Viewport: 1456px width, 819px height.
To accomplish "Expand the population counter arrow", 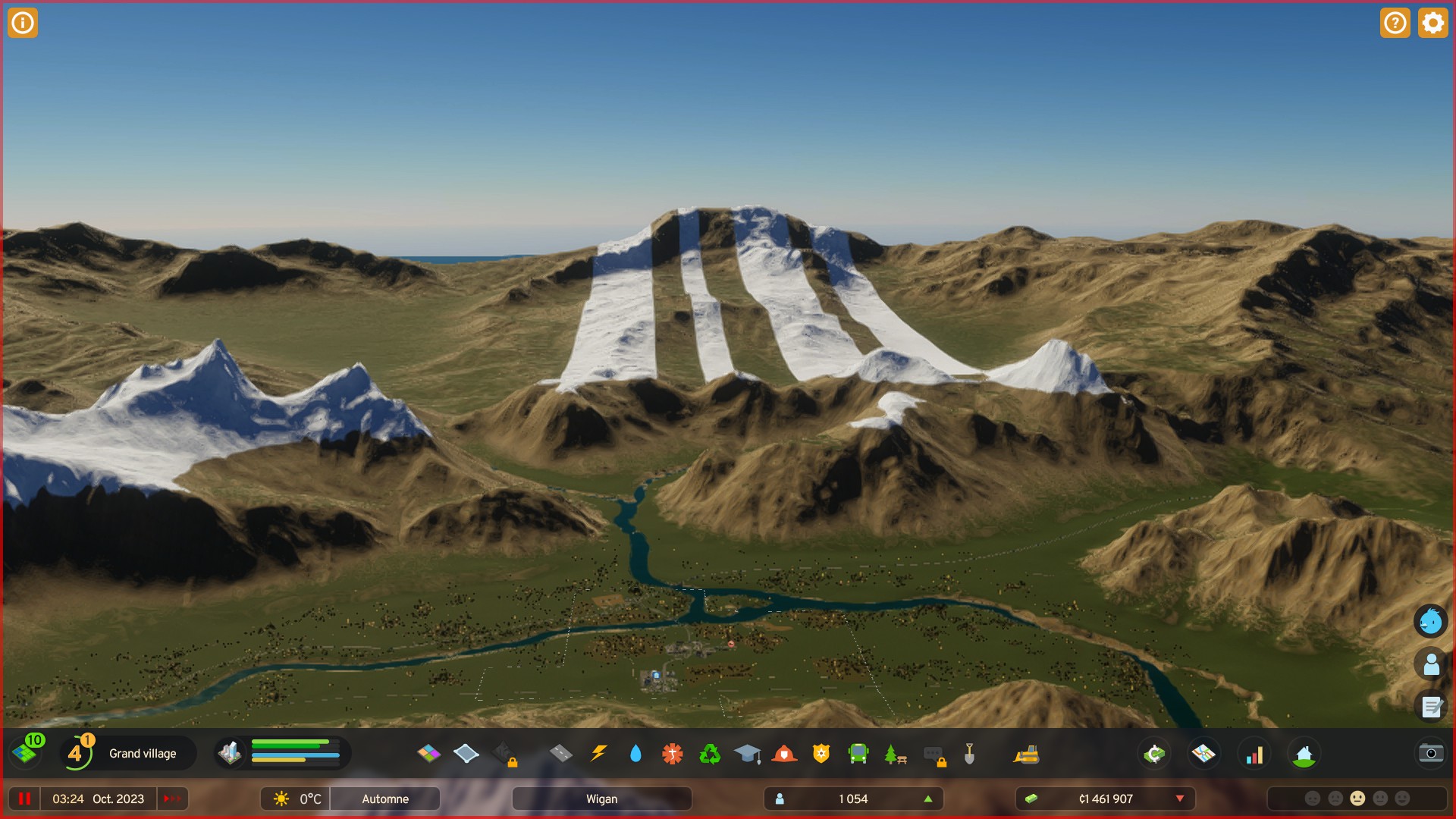I will coord(928,799).
